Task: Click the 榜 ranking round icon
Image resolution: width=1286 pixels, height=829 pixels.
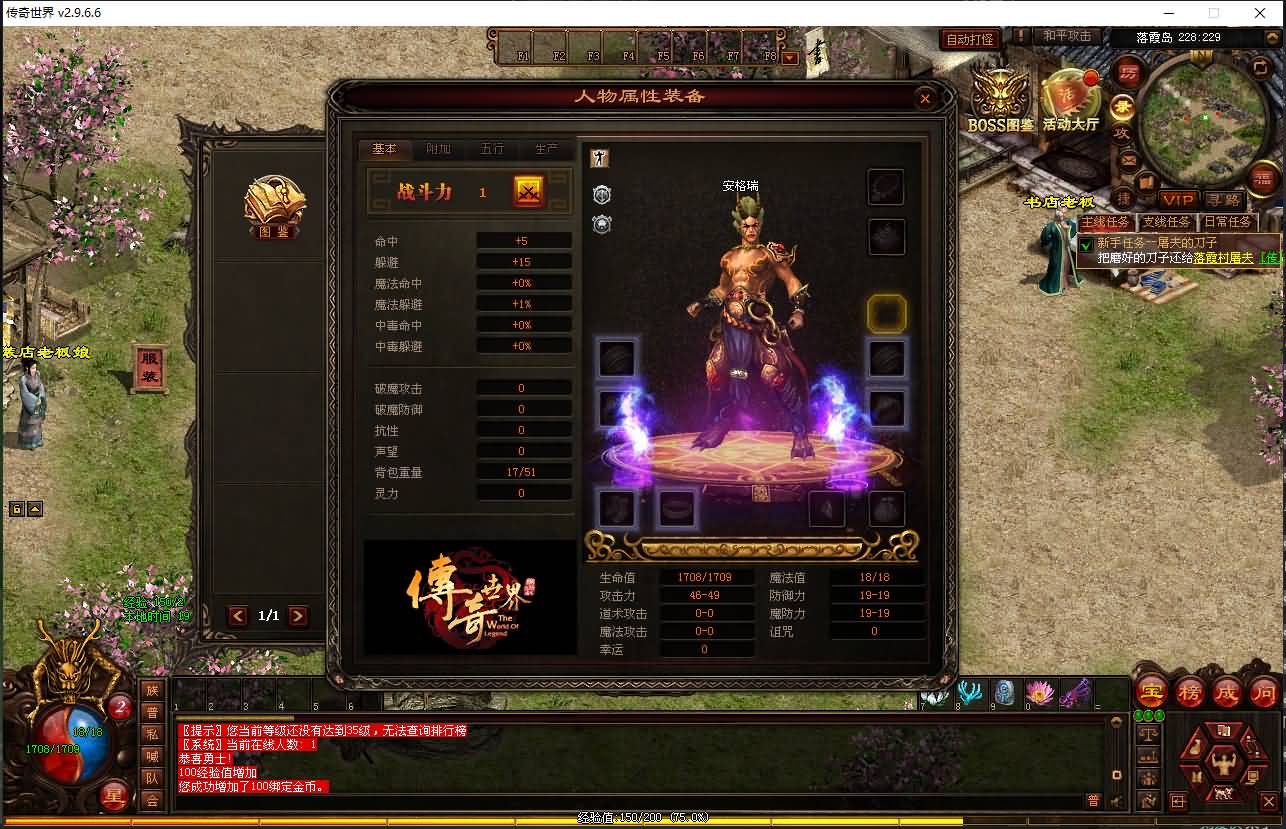Action: tap(1187, 692)
